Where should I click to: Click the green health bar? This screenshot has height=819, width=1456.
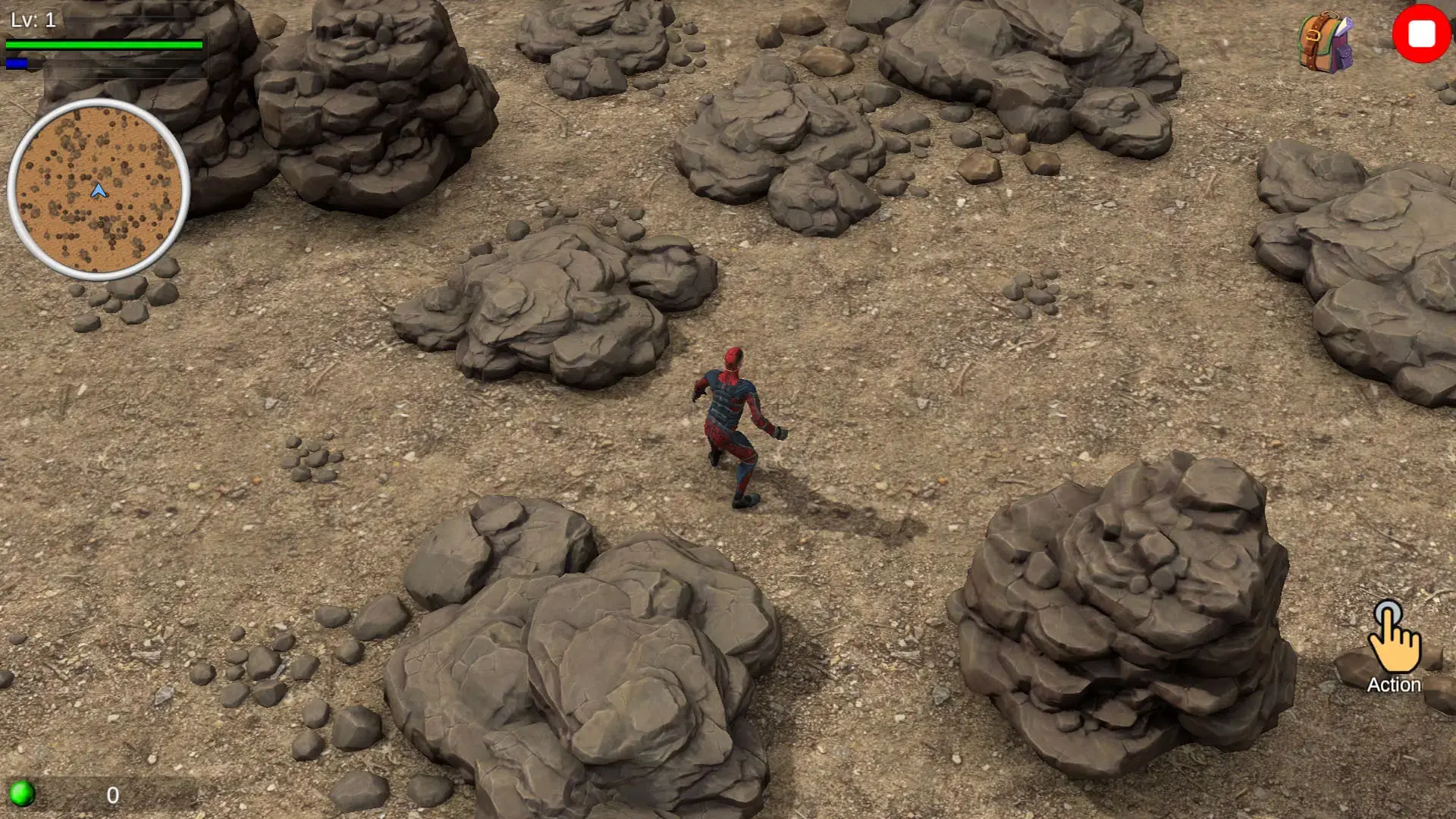click(x=106, y=44)
